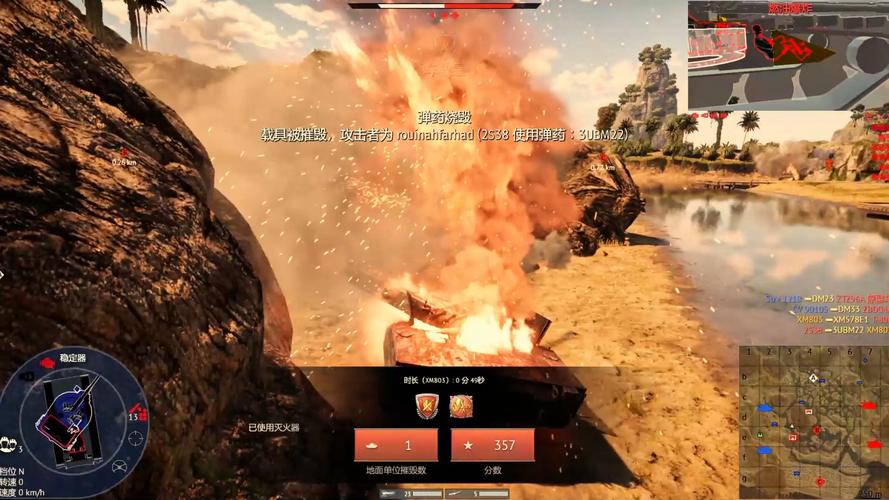Click the steering wheel driver icon

(120, 466)
